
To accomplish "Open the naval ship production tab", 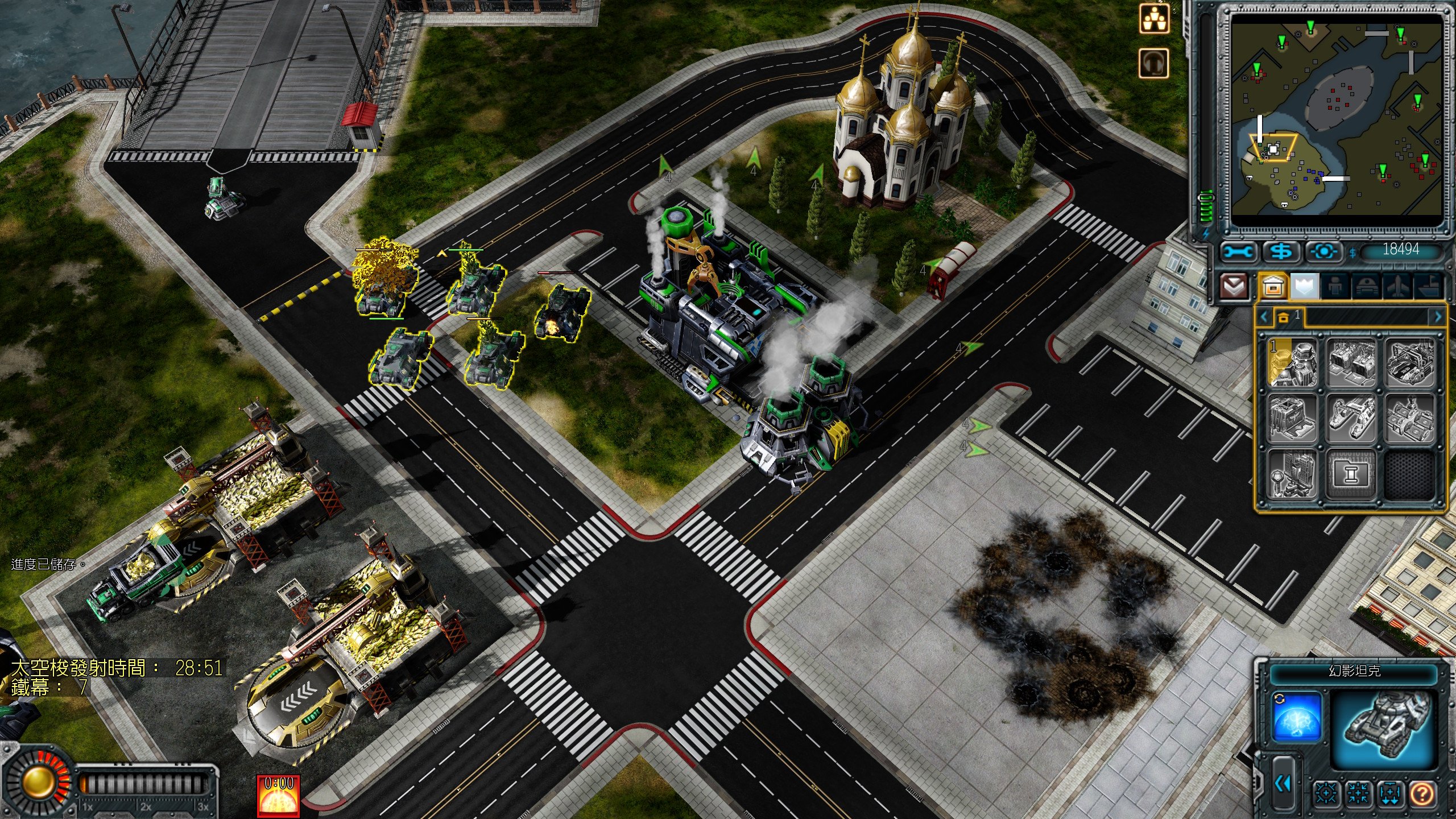I will point(1428,286).
